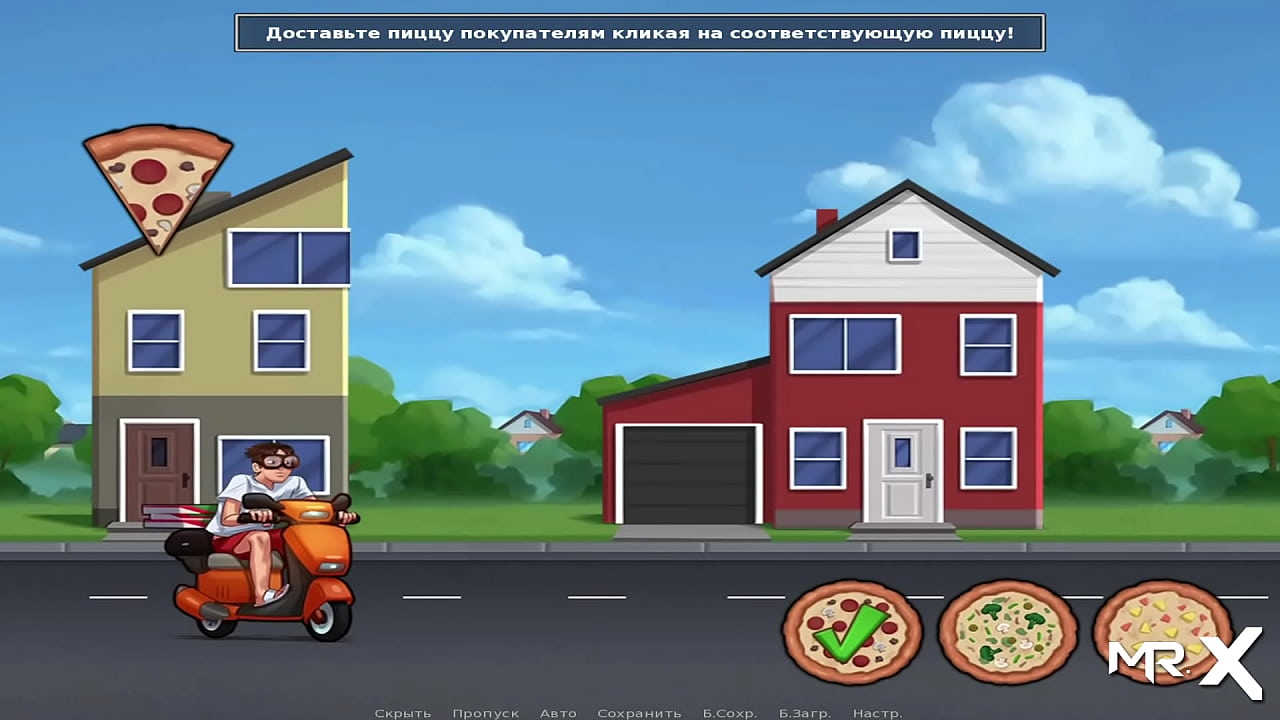The image size is (1280, 720).
Task: Choose the pepperoni pizza with green checkmark
Action: 849,631
